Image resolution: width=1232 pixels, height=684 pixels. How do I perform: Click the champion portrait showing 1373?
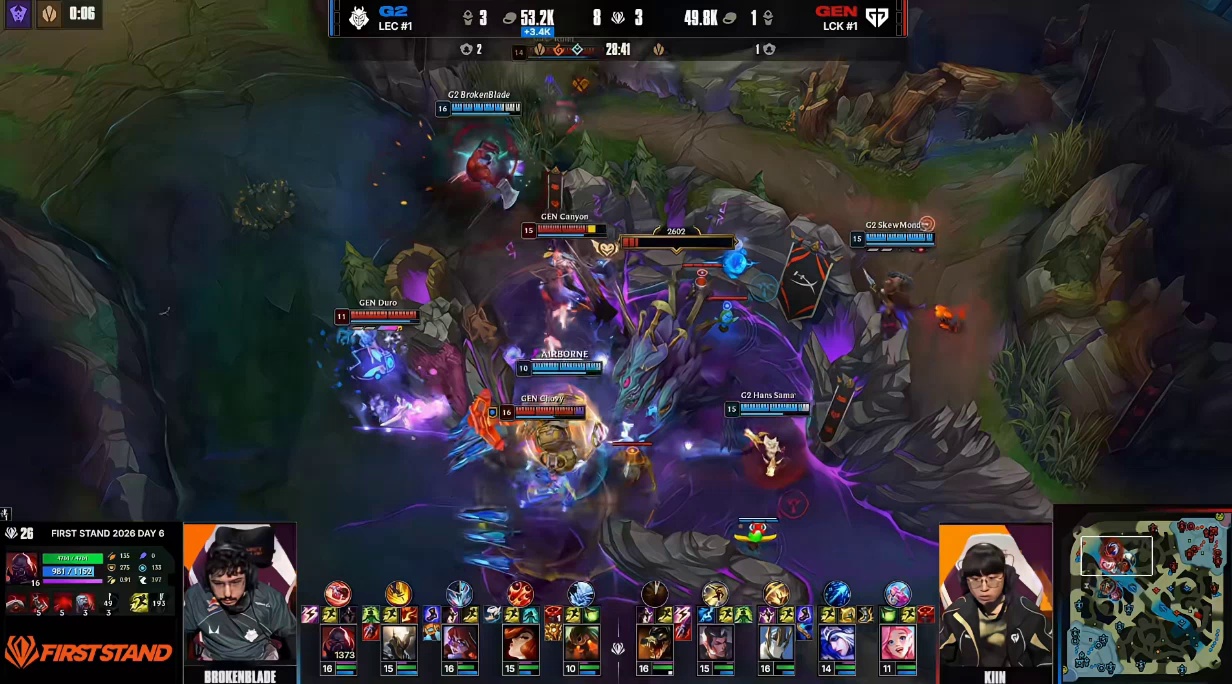pyautogui.click(x=338, y=642)
